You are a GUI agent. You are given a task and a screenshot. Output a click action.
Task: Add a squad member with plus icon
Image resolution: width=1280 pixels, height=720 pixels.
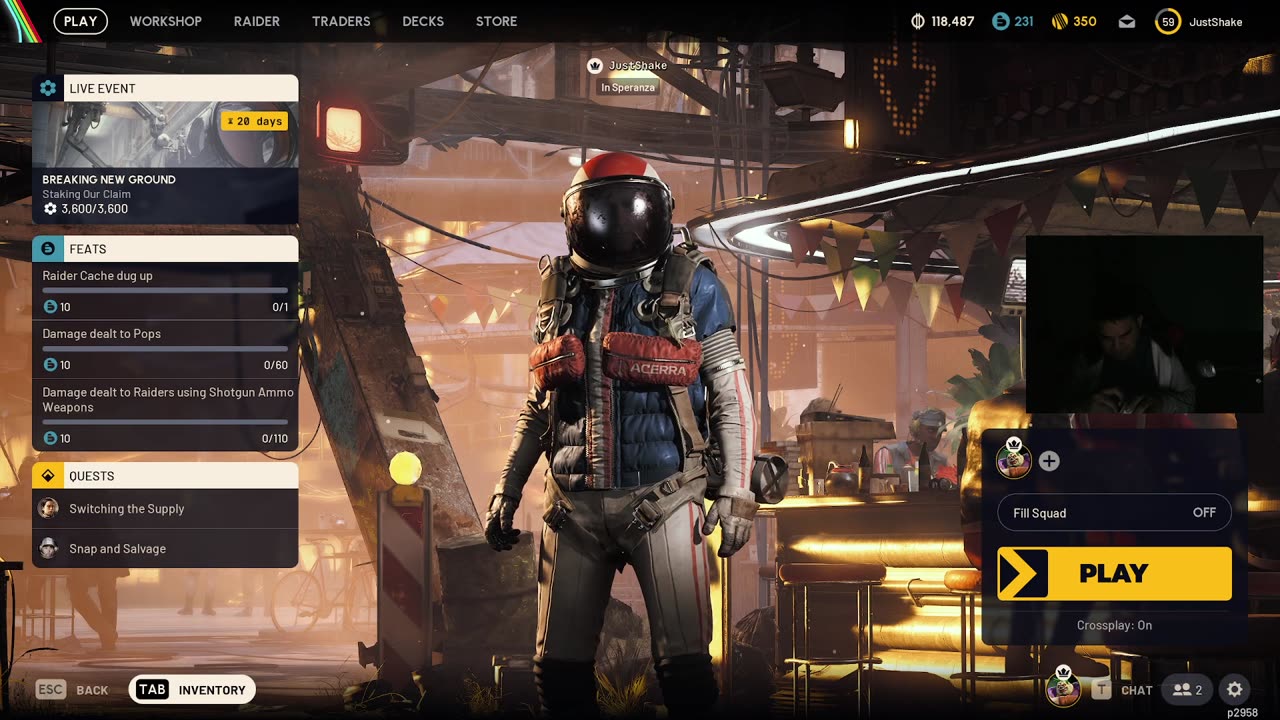1049,461
